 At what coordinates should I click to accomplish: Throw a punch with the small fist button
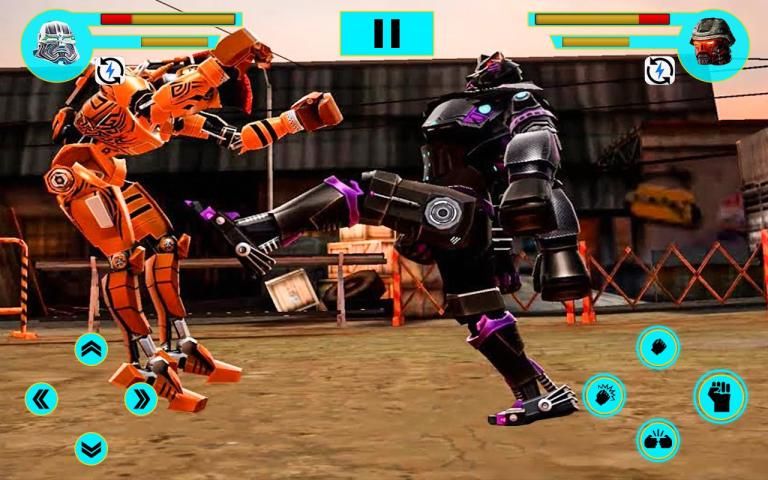tap(658, 347)
